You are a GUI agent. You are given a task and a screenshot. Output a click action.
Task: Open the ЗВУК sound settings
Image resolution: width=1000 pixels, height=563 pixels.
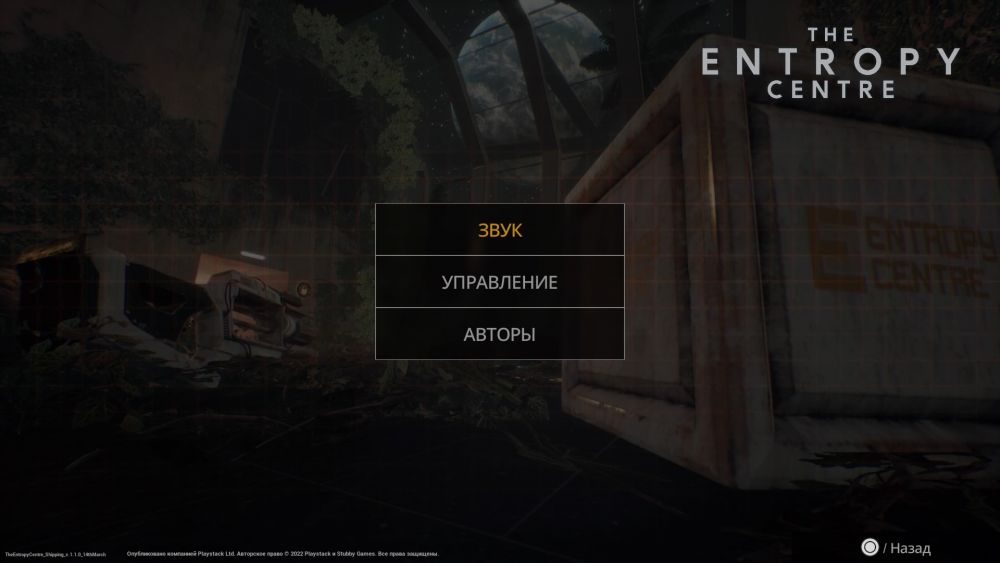point(500,230)
